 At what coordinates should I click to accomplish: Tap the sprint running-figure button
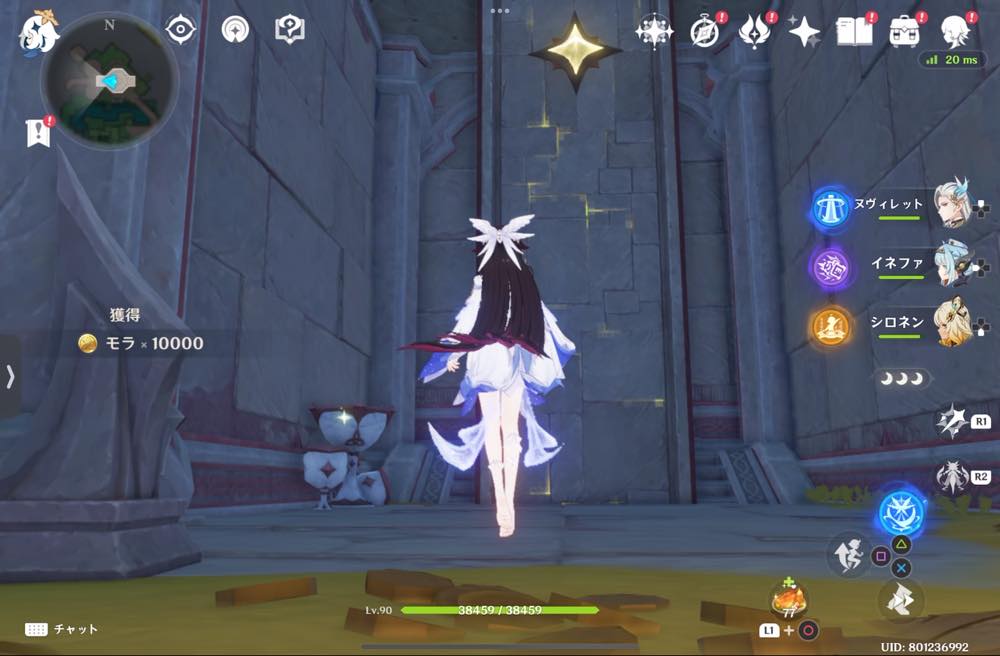pos(847,557)
